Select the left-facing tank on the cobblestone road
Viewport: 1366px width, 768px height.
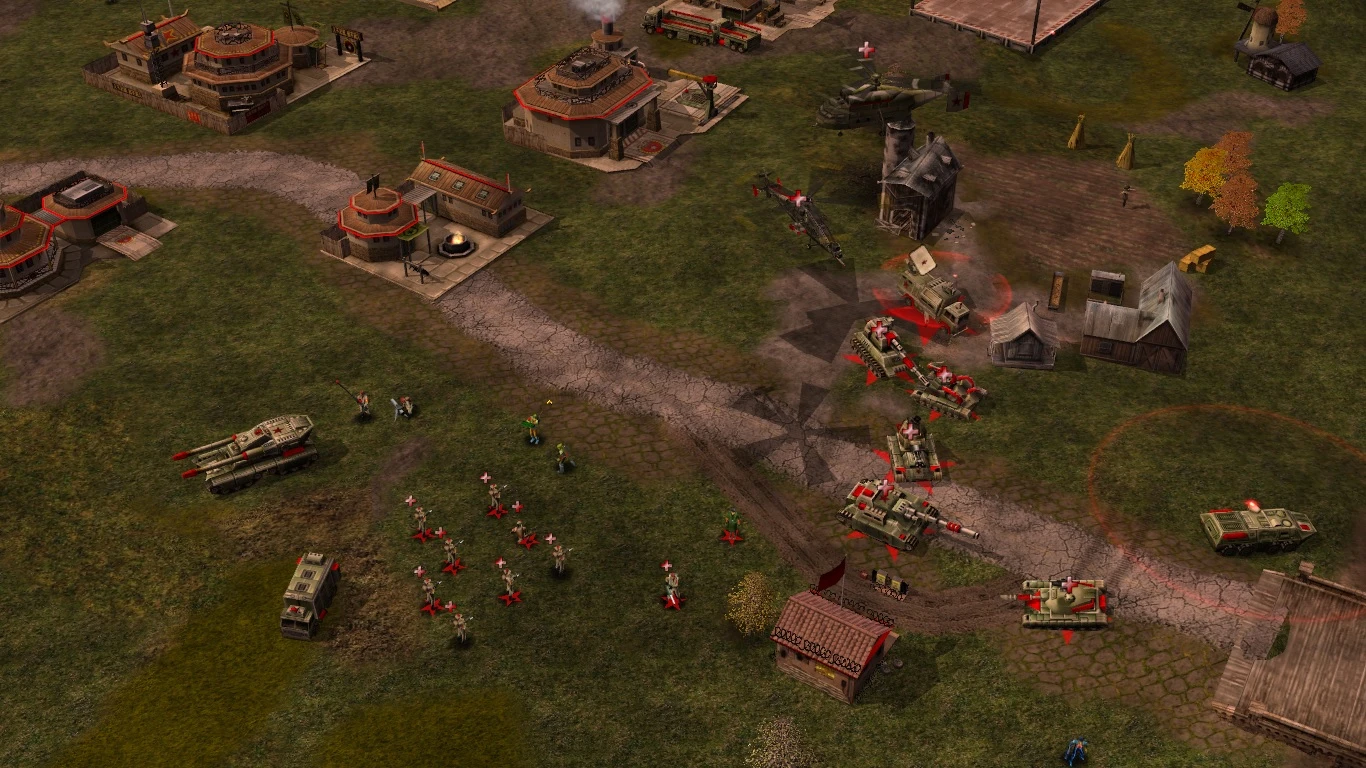(x=1065, y=602)
